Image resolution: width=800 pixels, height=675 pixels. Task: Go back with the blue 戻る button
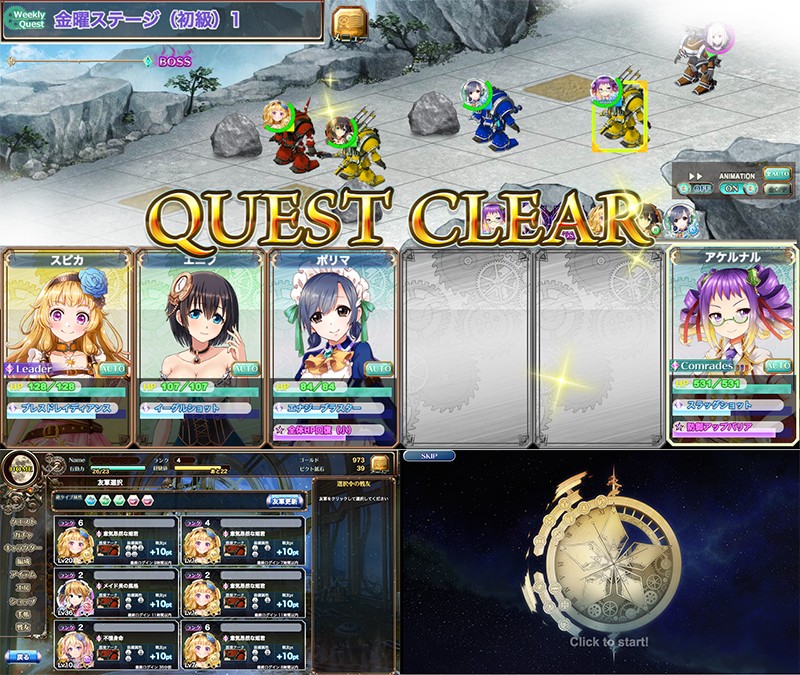(22, 657)
